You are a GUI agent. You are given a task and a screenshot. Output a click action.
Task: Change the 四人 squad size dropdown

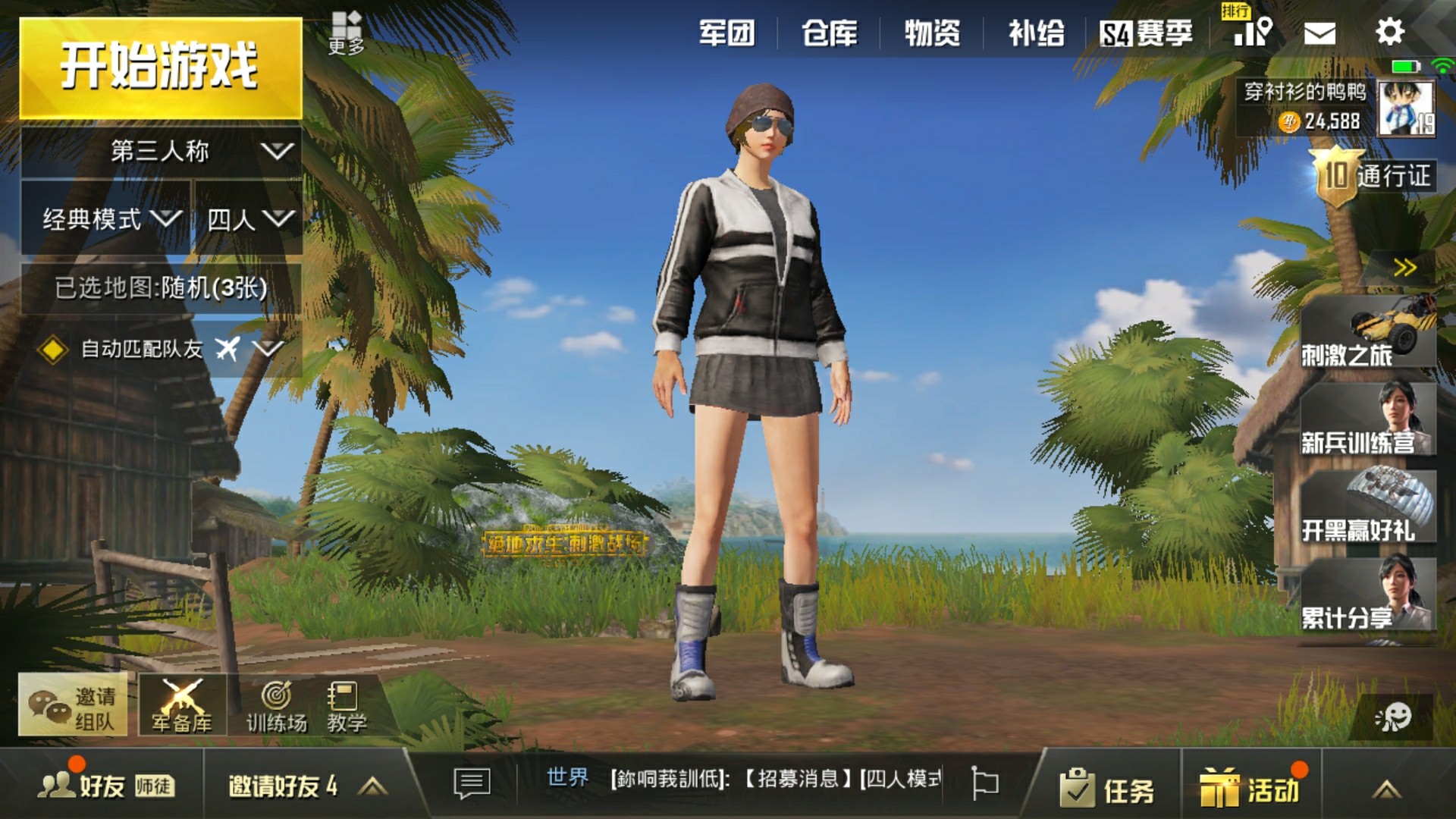point(249,219)
